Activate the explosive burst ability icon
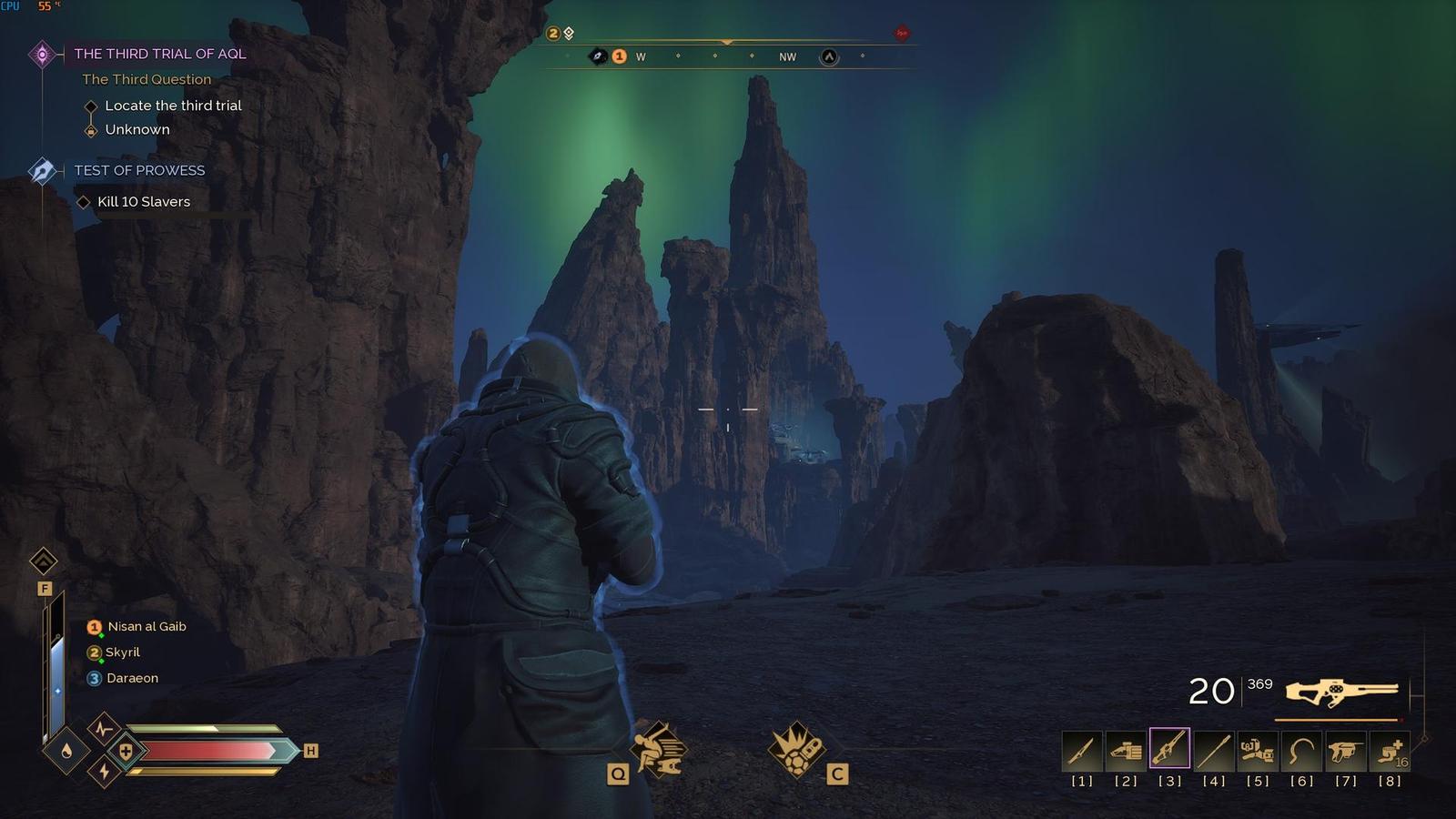The height and width of the screenshot is (819, 1456). click(796, 749)
